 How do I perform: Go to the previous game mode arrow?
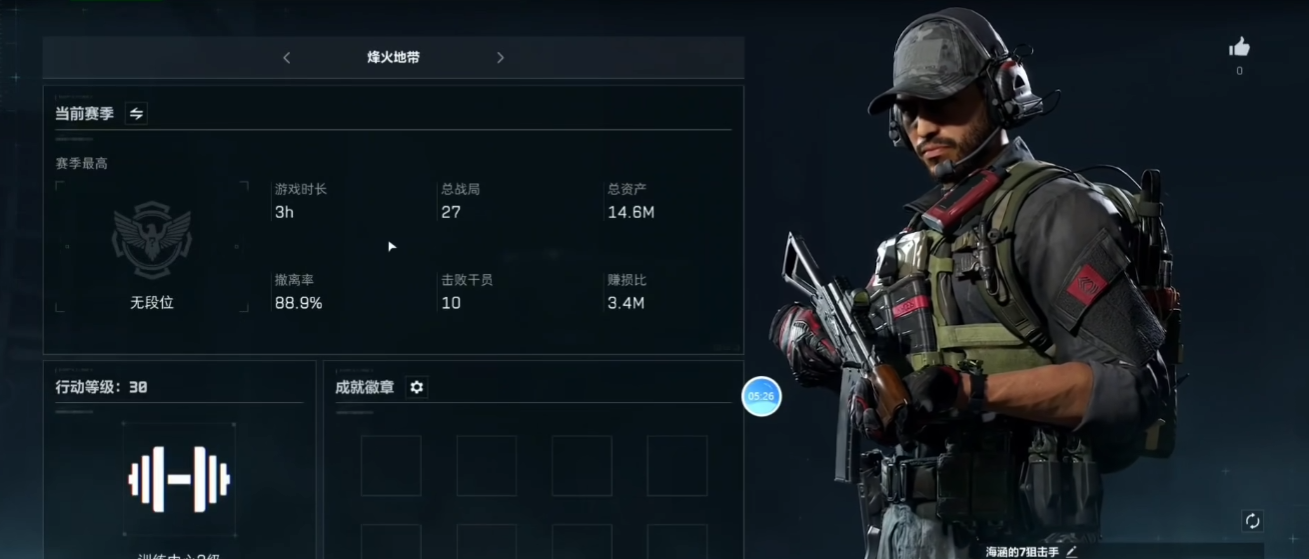(287, 58)
